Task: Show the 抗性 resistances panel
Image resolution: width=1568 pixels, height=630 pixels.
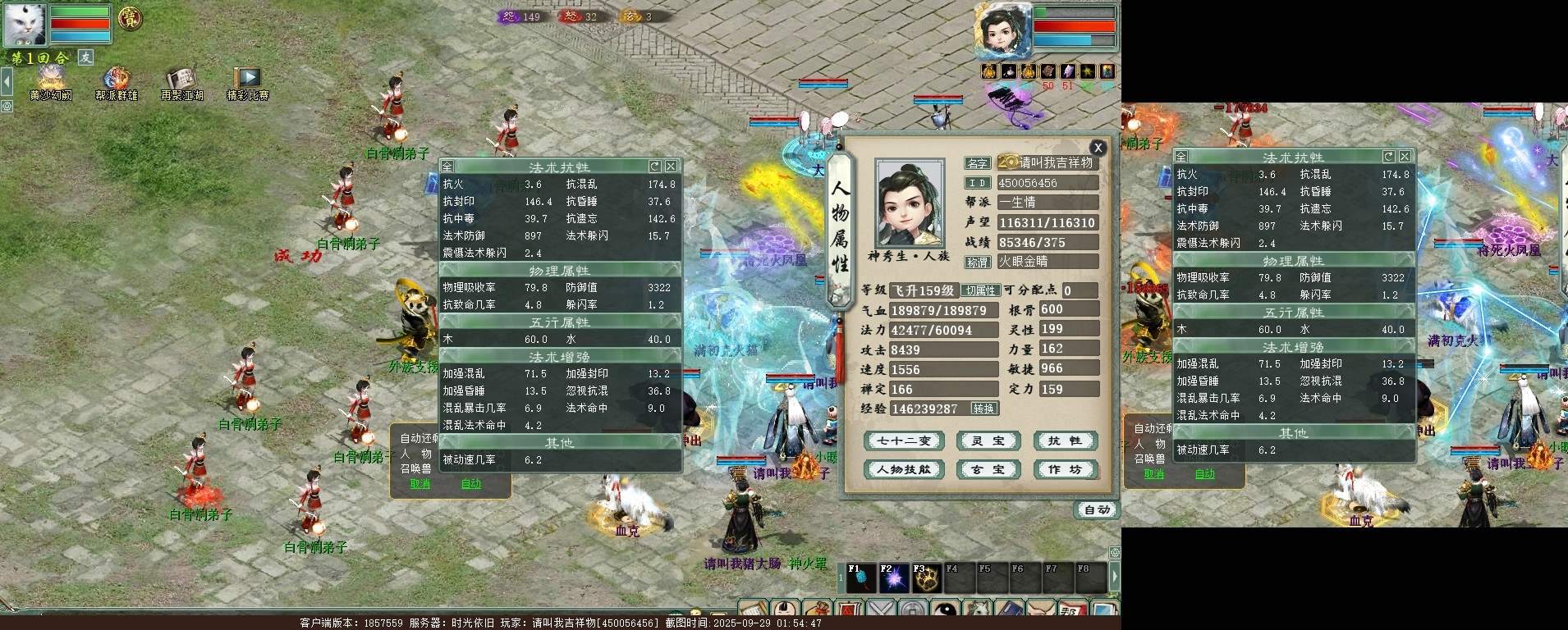Action: click(x=1065, y=441)
